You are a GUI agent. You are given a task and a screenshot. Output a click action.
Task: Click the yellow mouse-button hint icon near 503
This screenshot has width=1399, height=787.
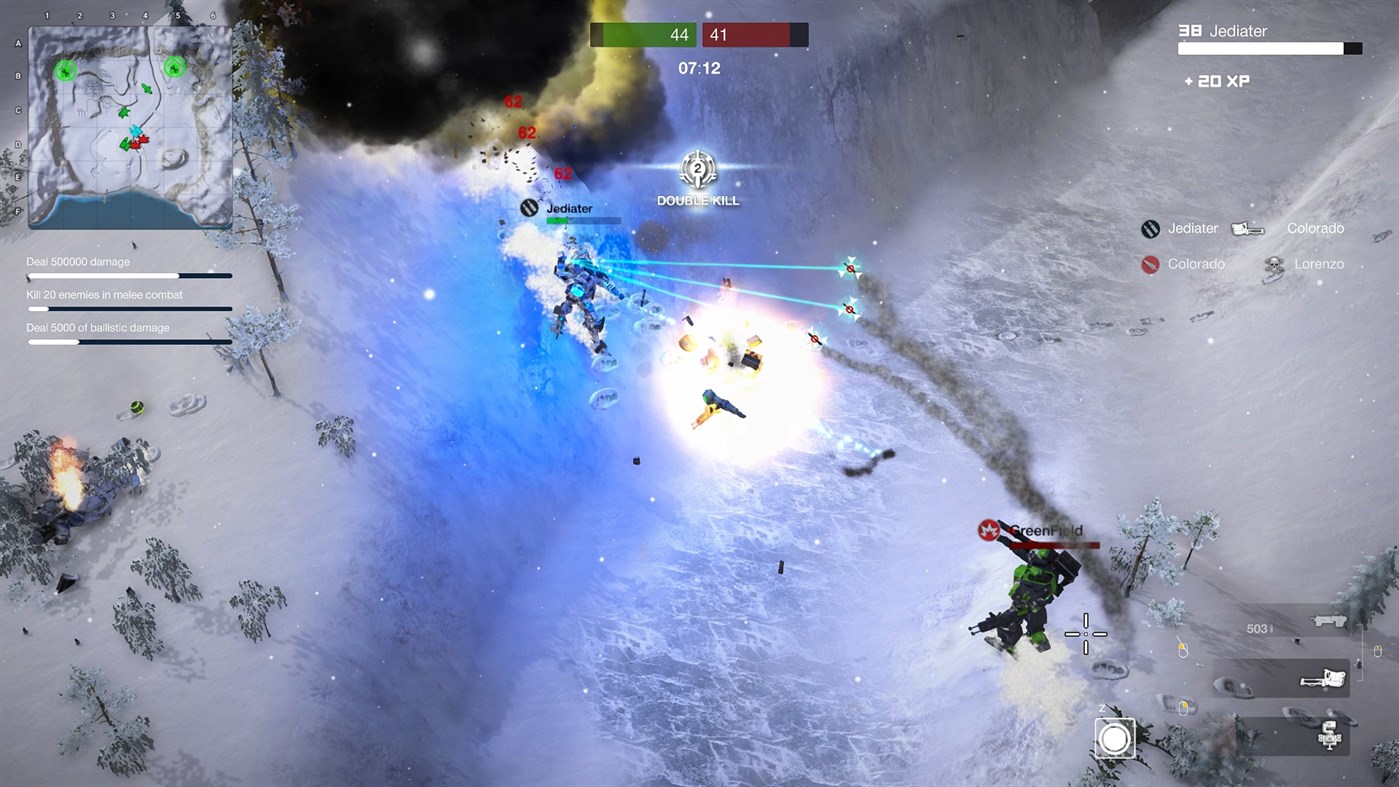[x=1184, y=648]
